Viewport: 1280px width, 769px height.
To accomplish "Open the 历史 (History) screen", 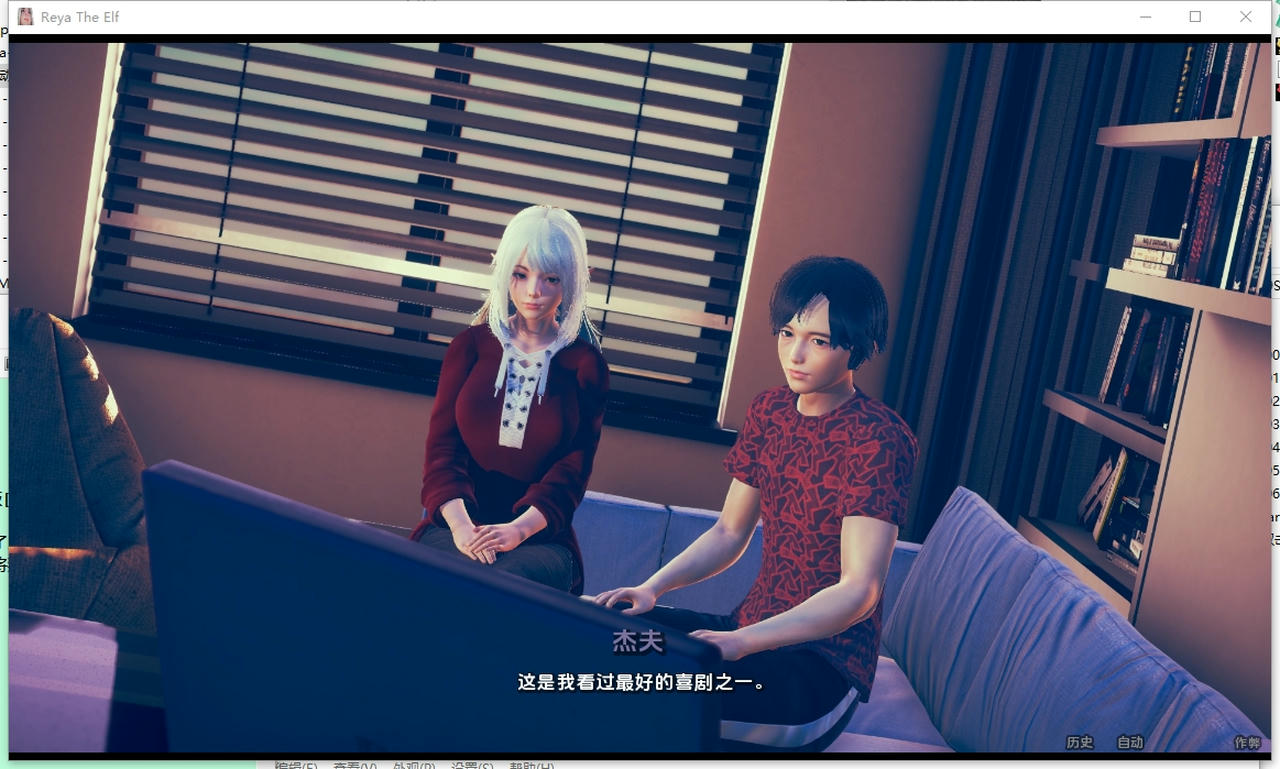I will coord(1080,743).
